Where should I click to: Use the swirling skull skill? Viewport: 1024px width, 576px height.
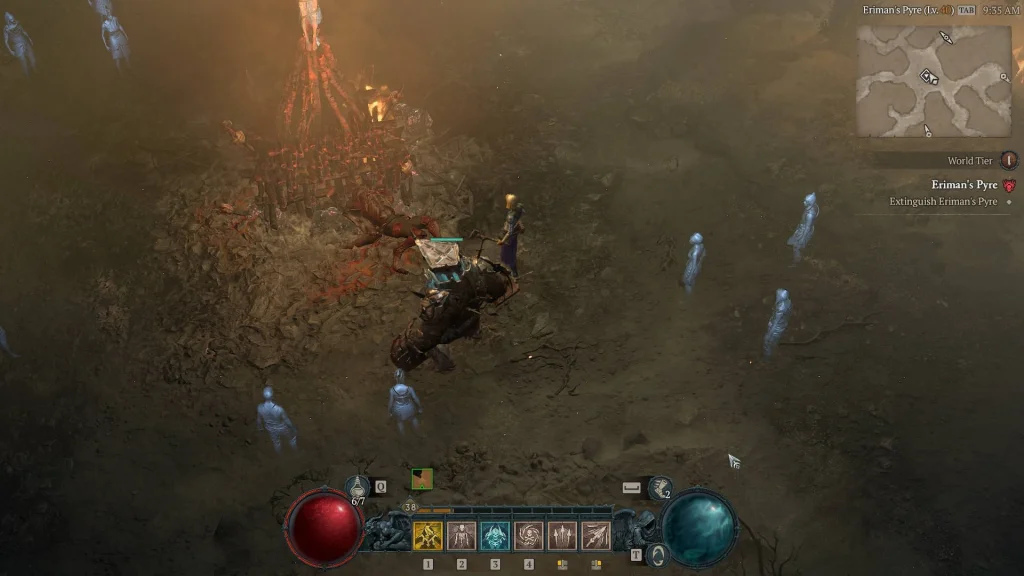[529, 536]
